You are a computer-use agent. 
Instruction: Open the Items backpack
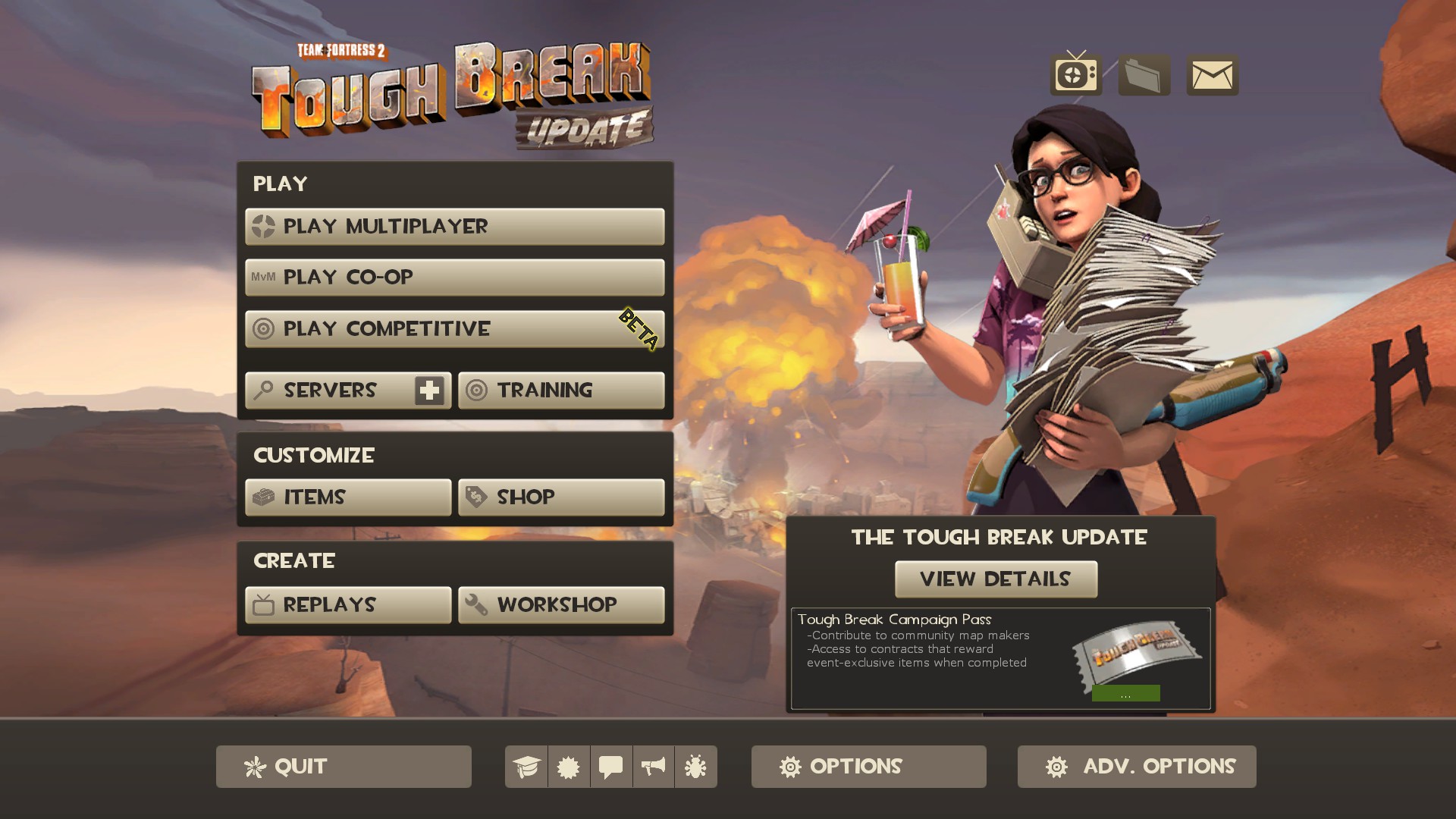(x=348, y=497)
